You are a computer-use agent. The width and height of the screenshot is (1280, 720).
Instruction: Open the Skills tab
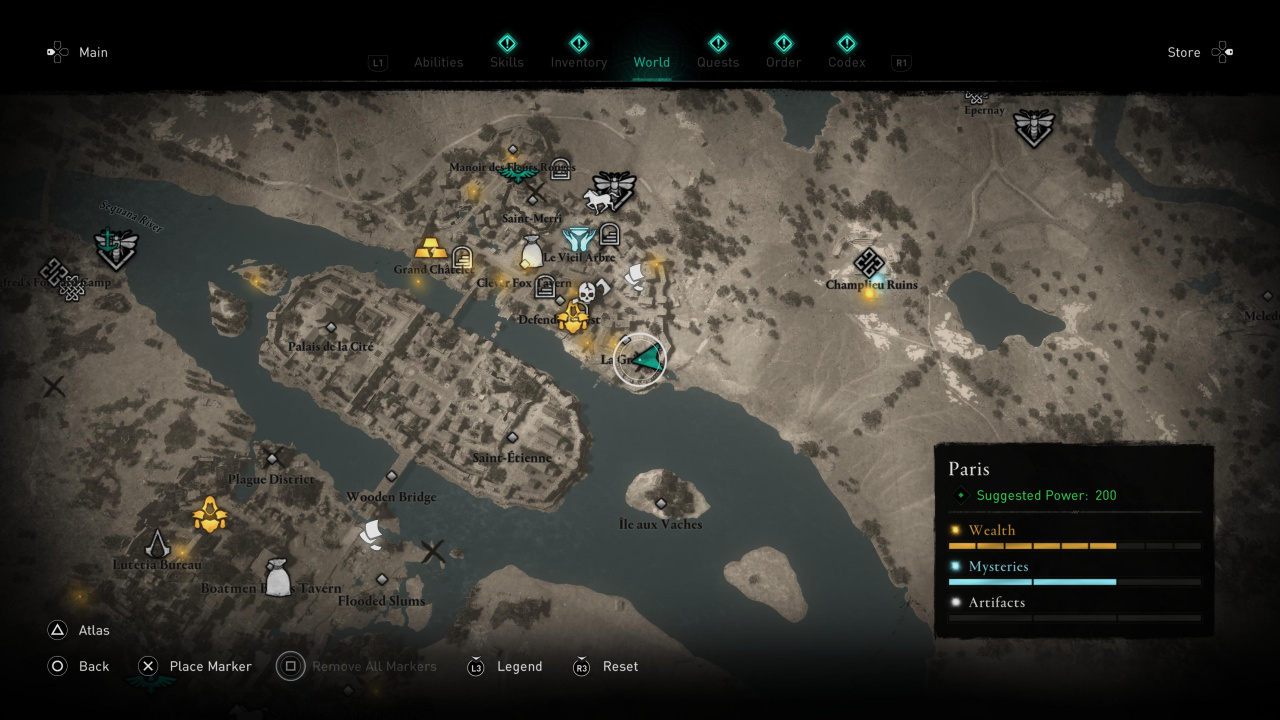point(507,62)
